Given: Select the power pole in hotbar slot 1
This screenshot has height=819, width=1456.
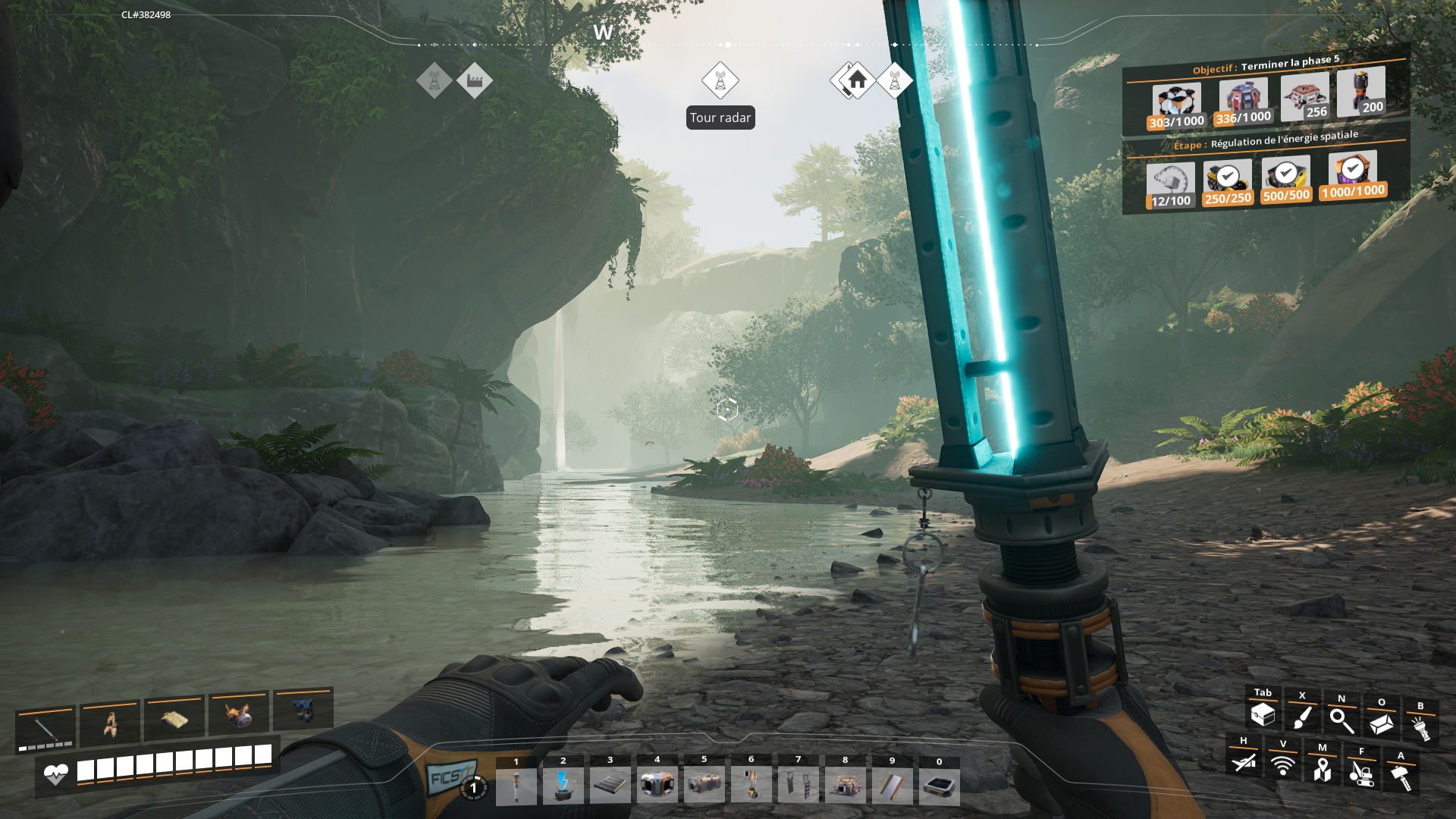Looking at the screenshot, I should (x=516, y=785).
